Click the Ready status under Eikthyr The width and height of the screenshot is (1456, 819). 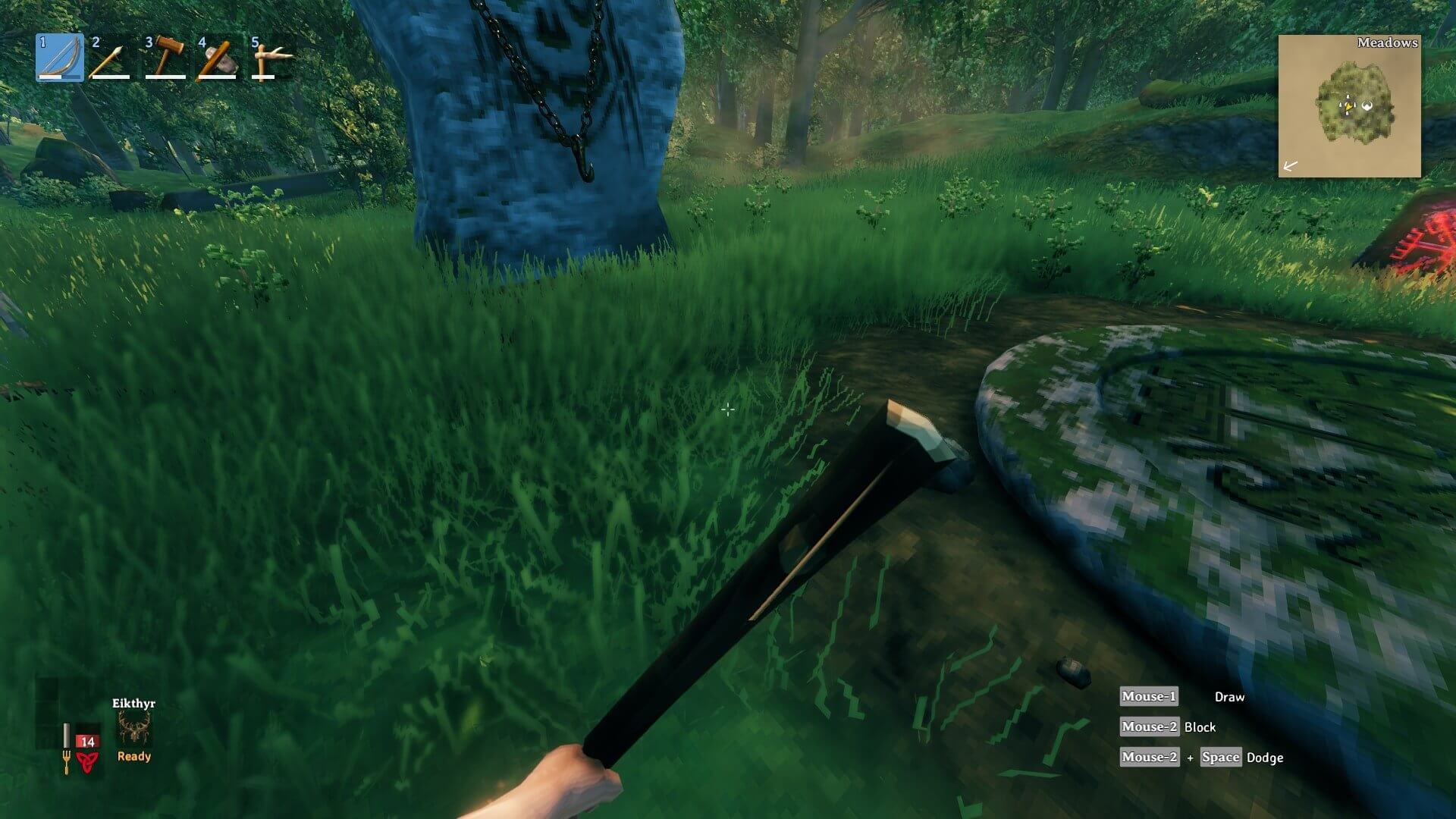[134, 757]
